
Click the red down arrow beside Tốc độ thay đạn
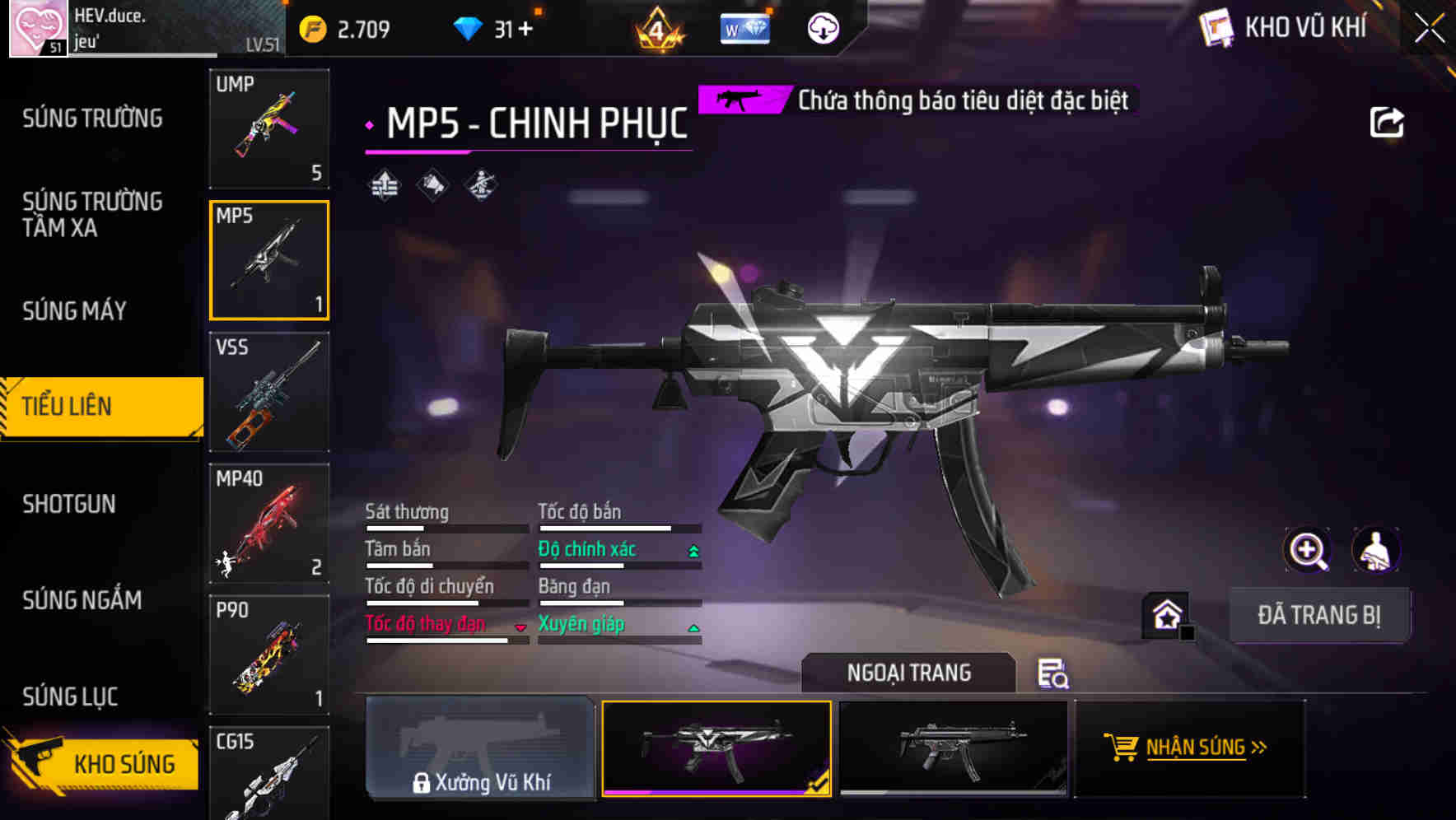coord(520,627)
